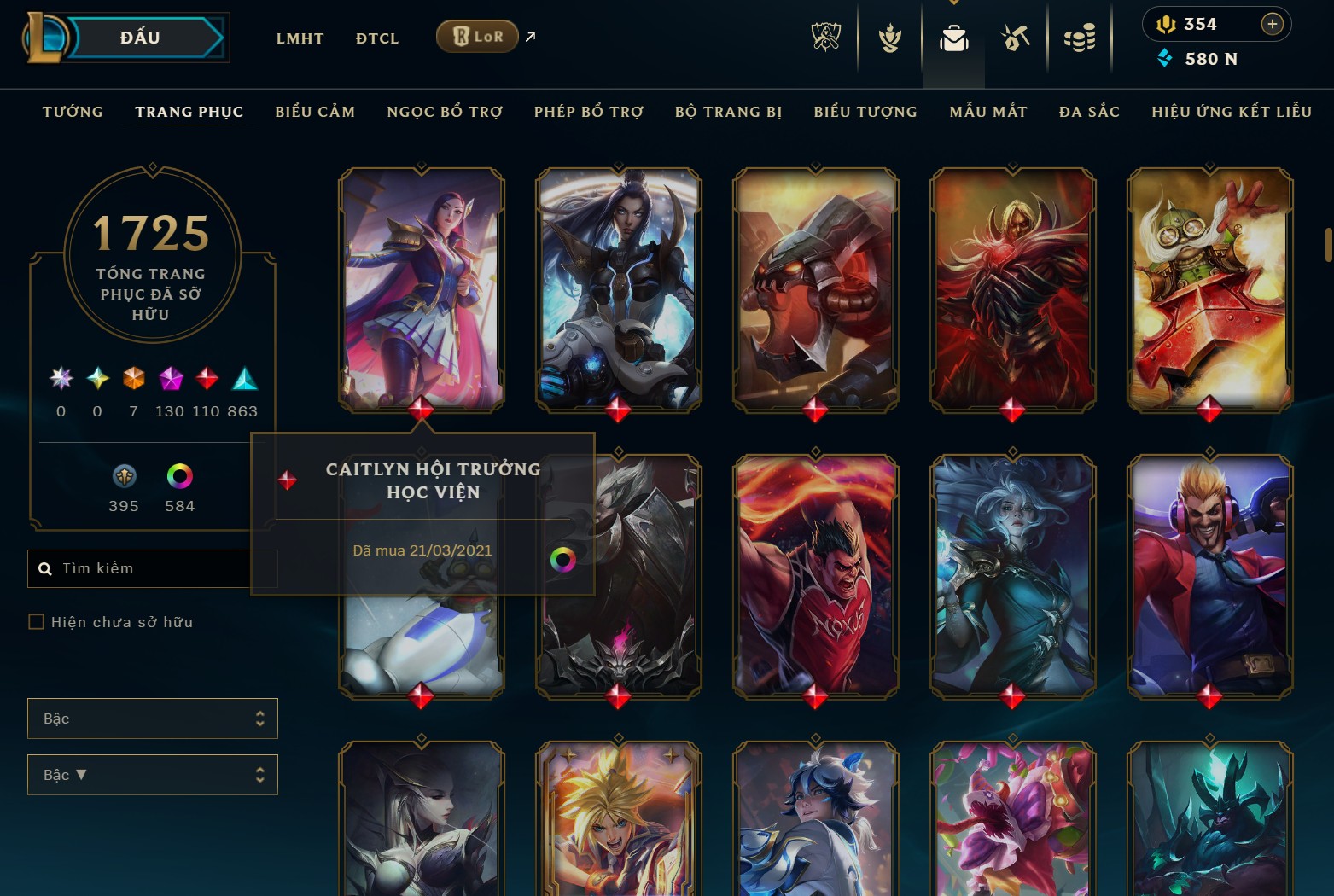Click the chroma swatch on the Caitlyn tooltip
The height and width of the screenshot is (896, 1334).
click(565, 560)
